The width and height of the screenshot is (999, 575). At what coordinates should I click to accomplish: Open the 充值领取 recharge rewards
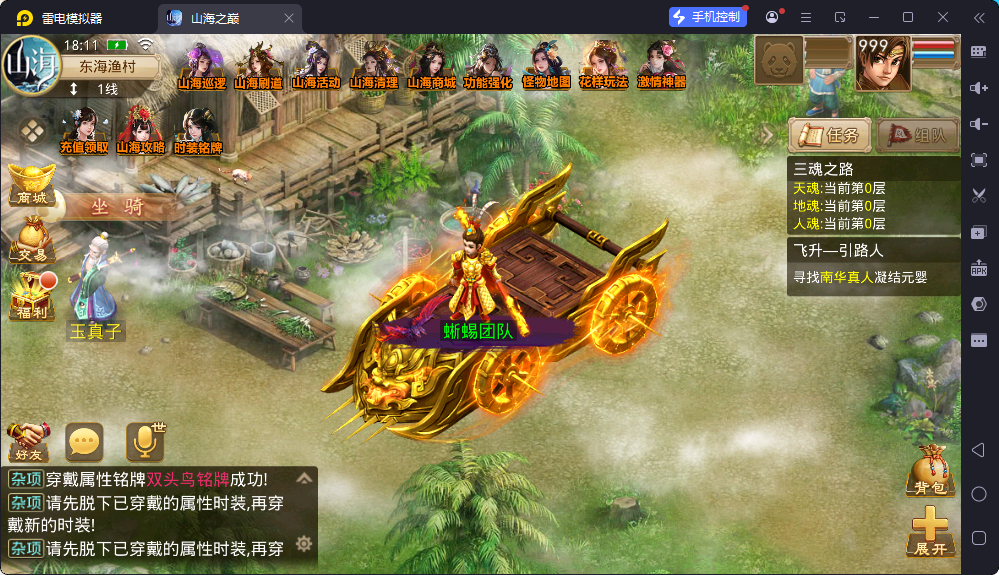click(84, 132)
